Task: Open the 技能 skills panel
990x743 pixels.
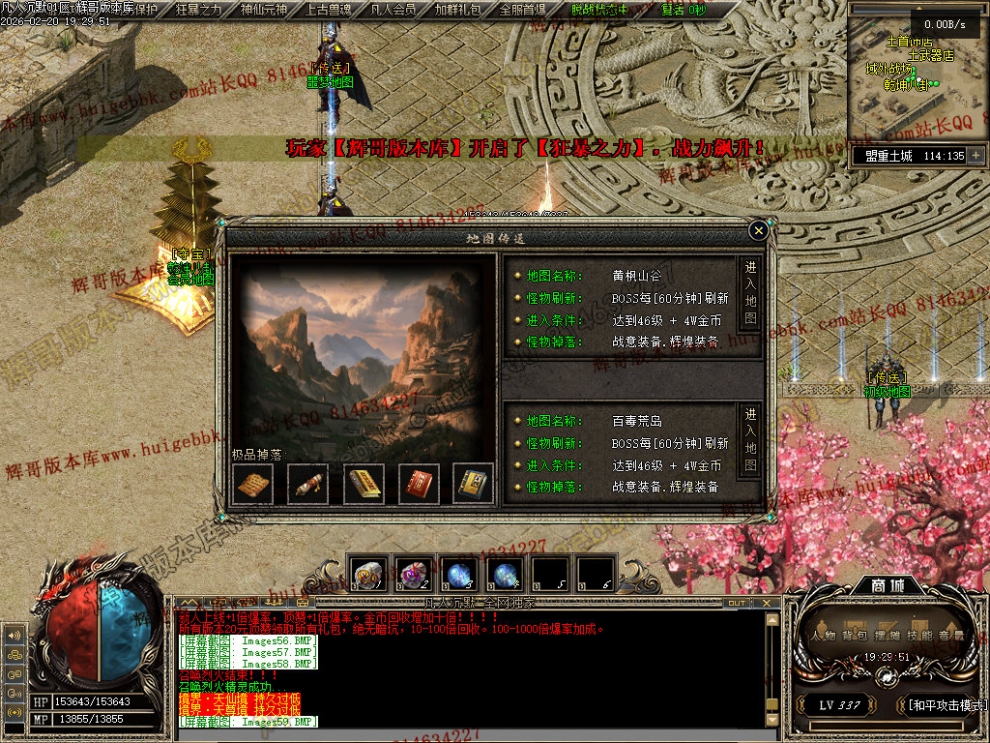Action: tap(919, 635)
